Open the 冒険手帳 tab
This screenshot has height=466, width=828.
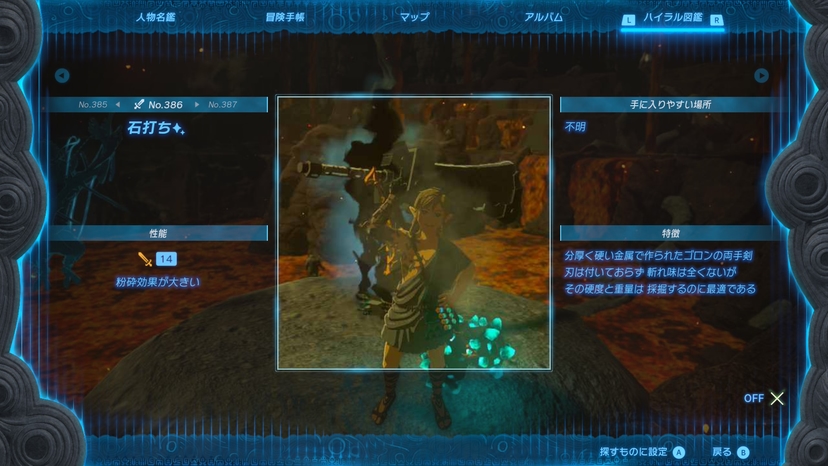[284, 17]
